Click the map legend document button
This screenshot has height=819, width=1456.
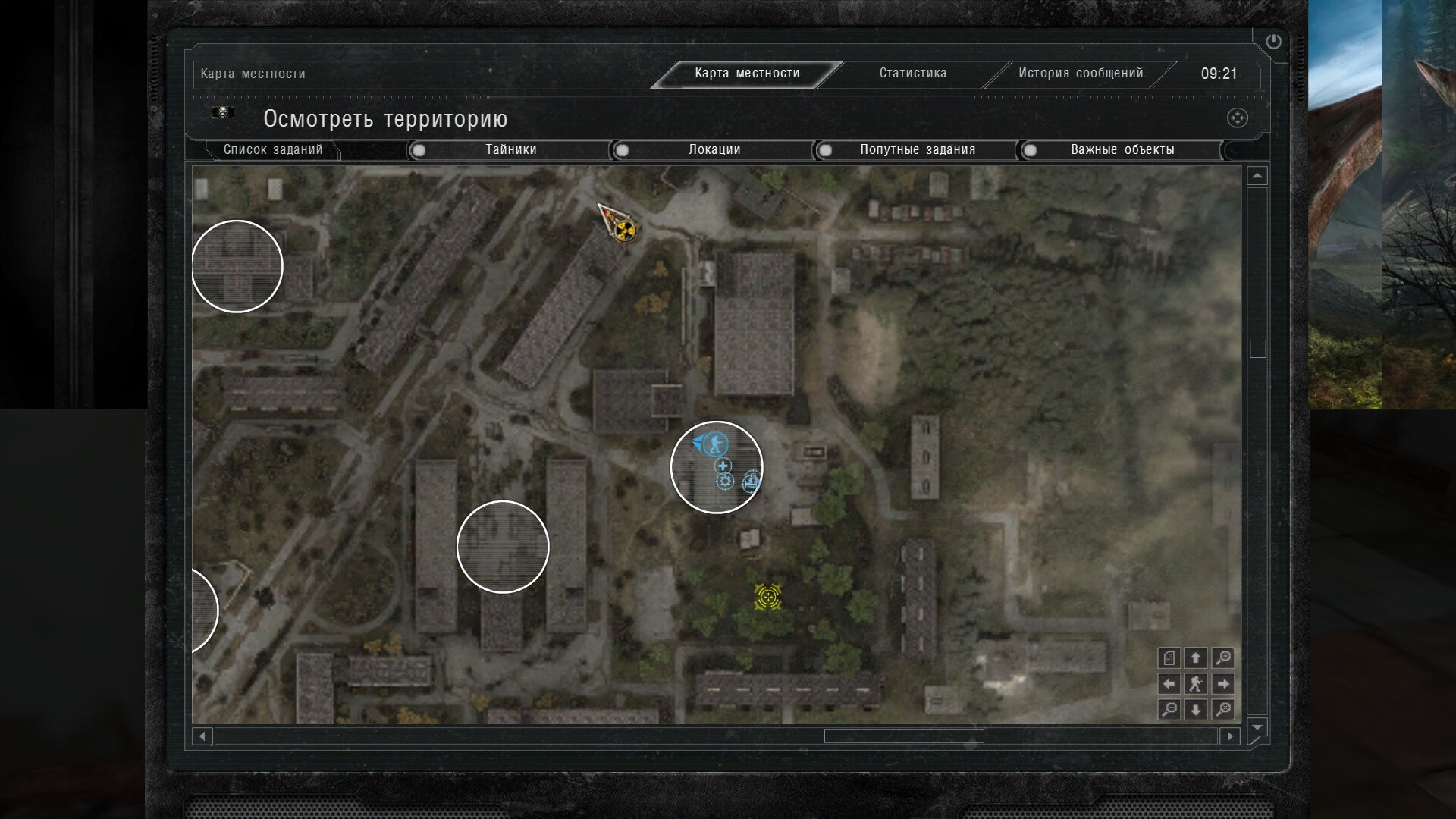[x=1169, y=658]
